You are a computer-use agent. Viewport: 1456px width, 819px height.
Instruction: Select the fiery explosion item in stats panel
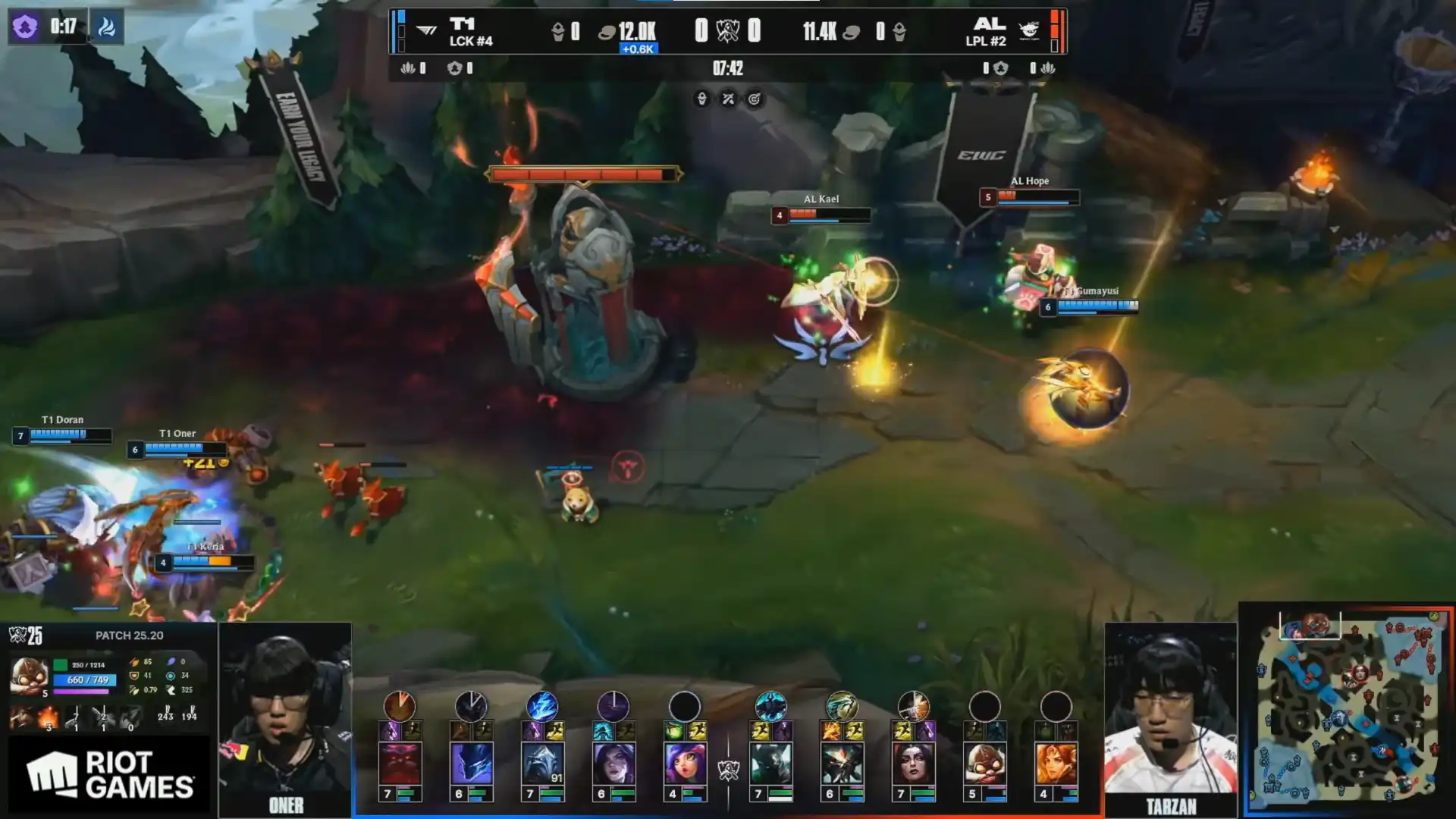(48, 716)
